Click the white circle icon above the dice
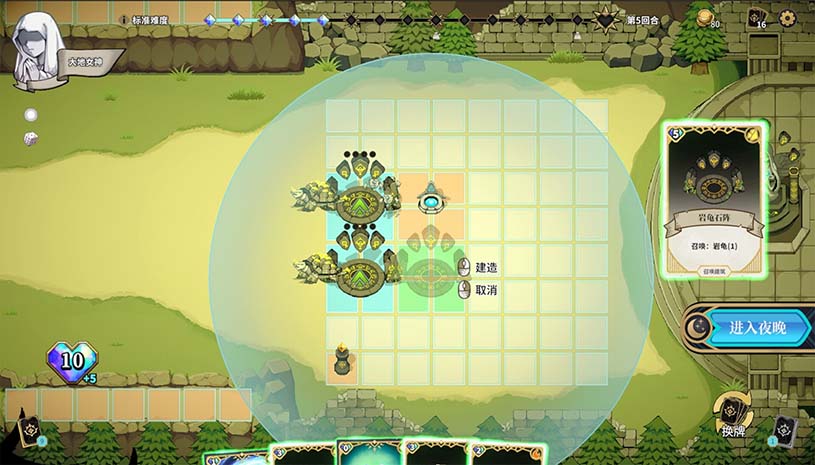Image resolution: width=815 pixels, height=465 pixels. tap(31, 115)
